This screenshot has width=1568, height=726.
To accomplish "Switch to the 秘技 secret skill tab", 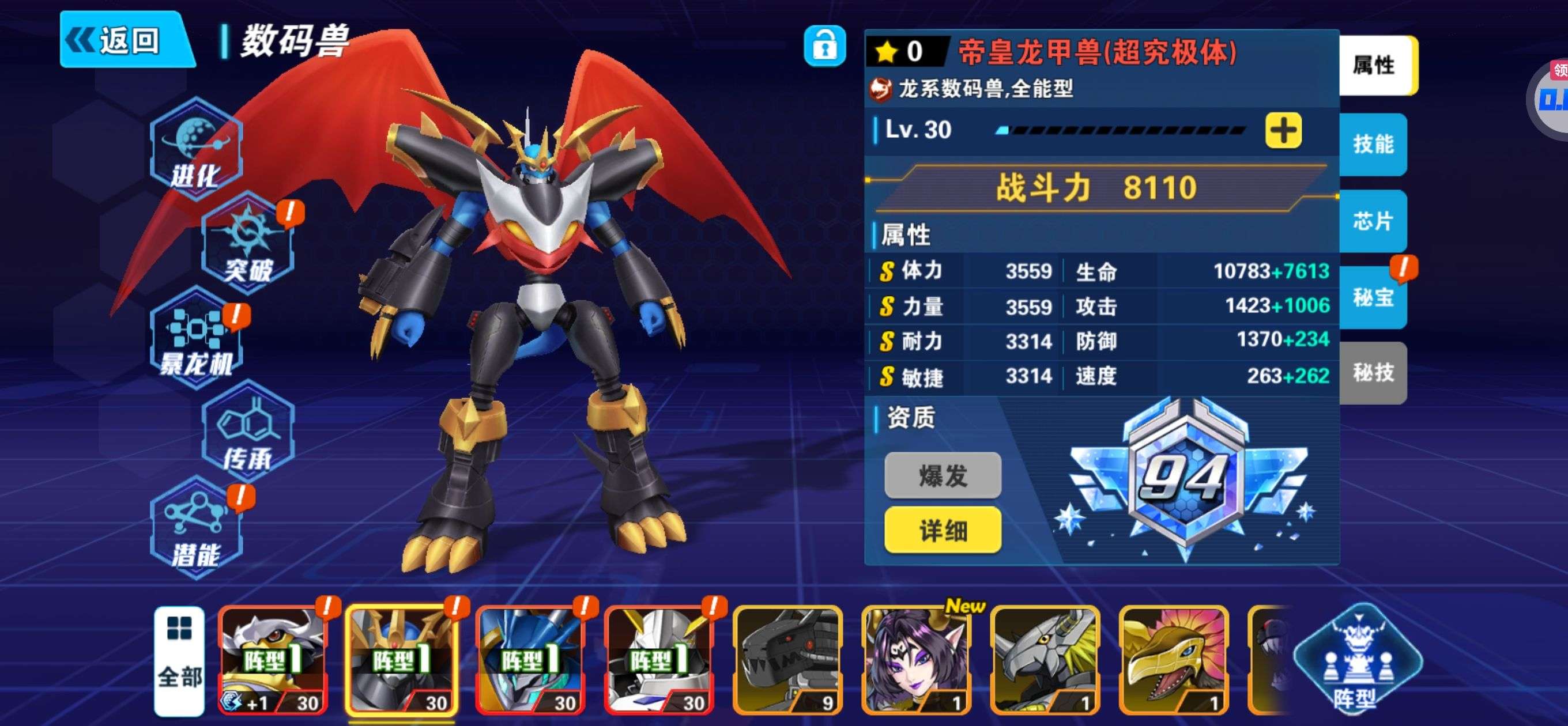I will click(1373, 372).
